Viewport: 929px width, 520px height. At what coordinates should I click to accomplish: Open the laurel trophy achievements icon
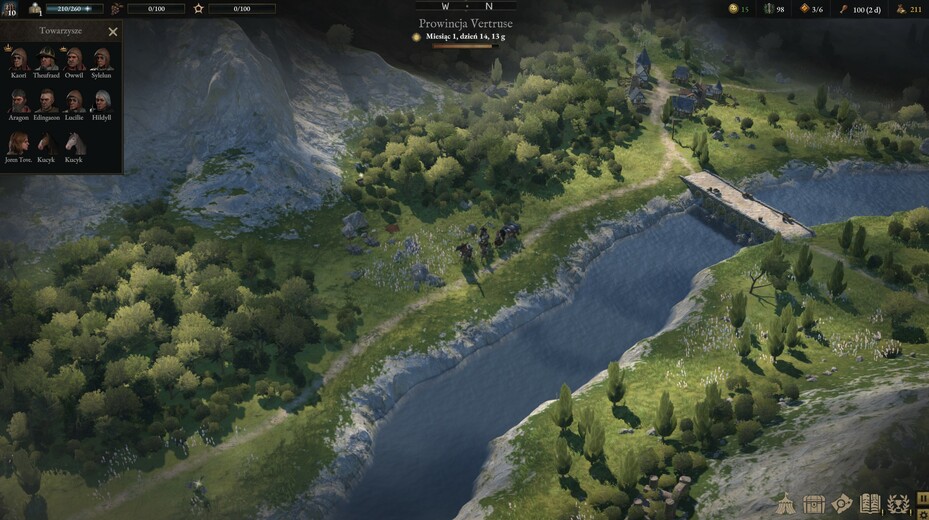(898, 503)
